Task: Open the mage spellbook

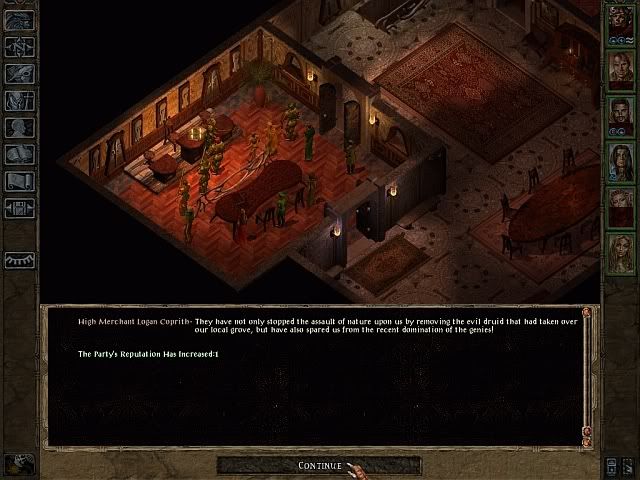Action: point(20,154)
